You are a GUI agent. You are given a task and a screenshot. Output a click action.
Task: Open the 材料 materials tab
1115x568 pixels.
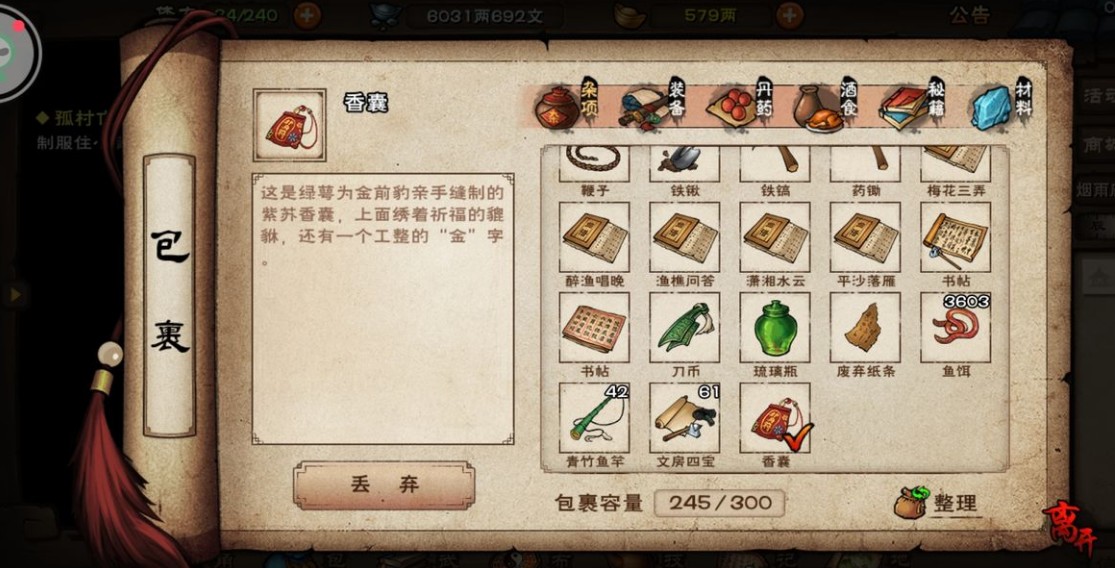1000,107
